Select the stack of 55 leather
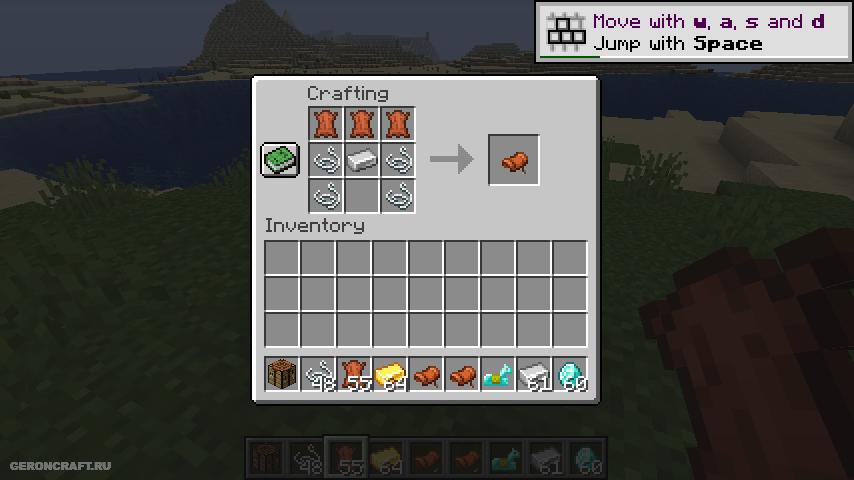854x480 pixels. tap(354, 375)
